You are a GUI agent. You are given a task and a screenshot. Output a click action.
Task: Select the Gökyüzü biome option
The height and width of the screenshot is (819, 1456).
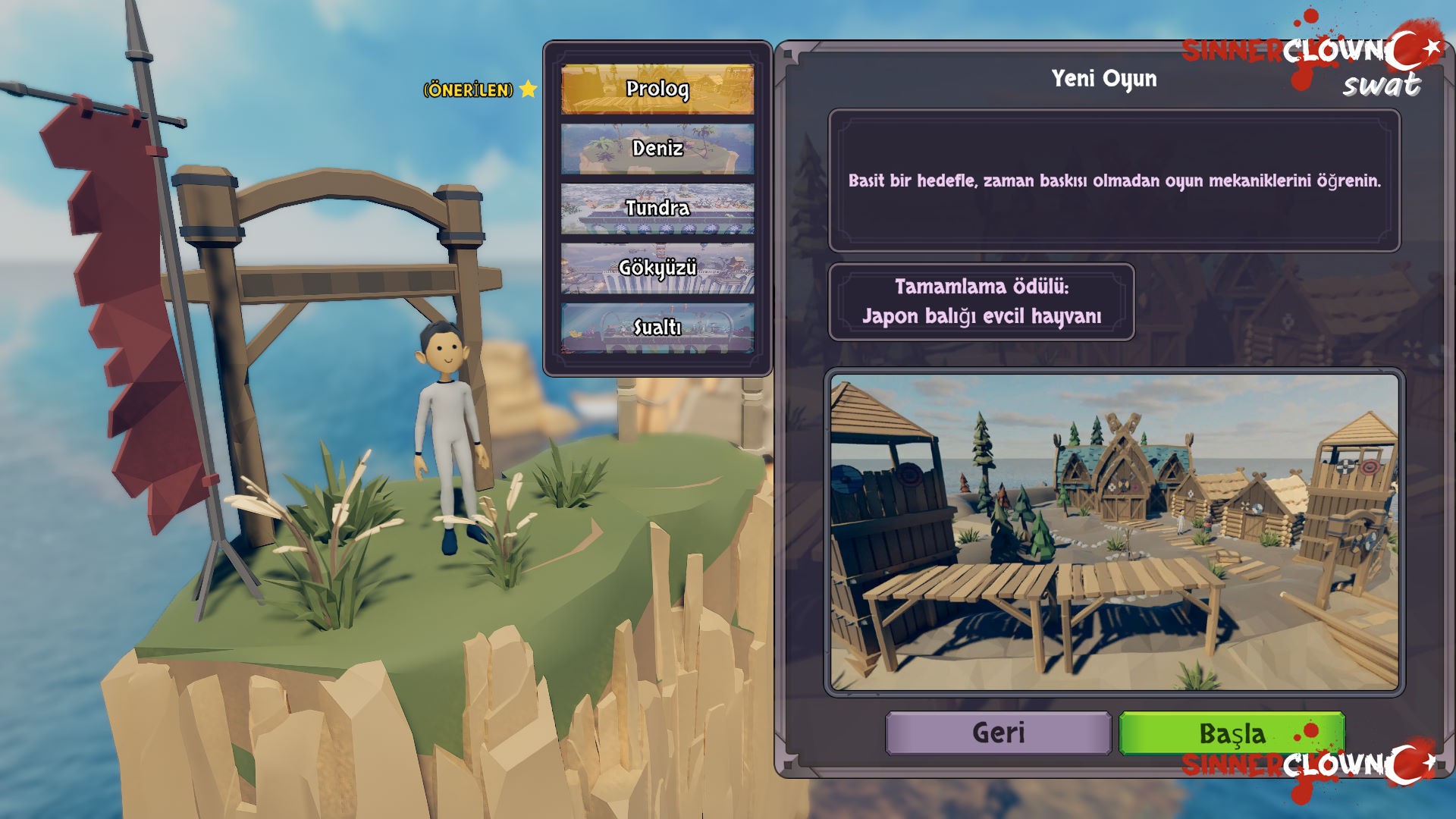[x=657, y=268]
